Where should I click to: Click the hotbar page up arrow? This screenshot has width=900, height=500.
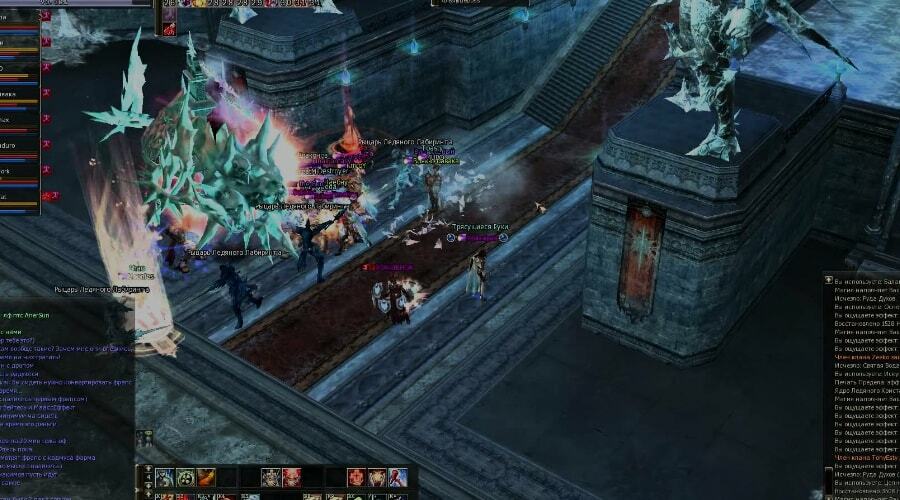click(x=148, y=469)
